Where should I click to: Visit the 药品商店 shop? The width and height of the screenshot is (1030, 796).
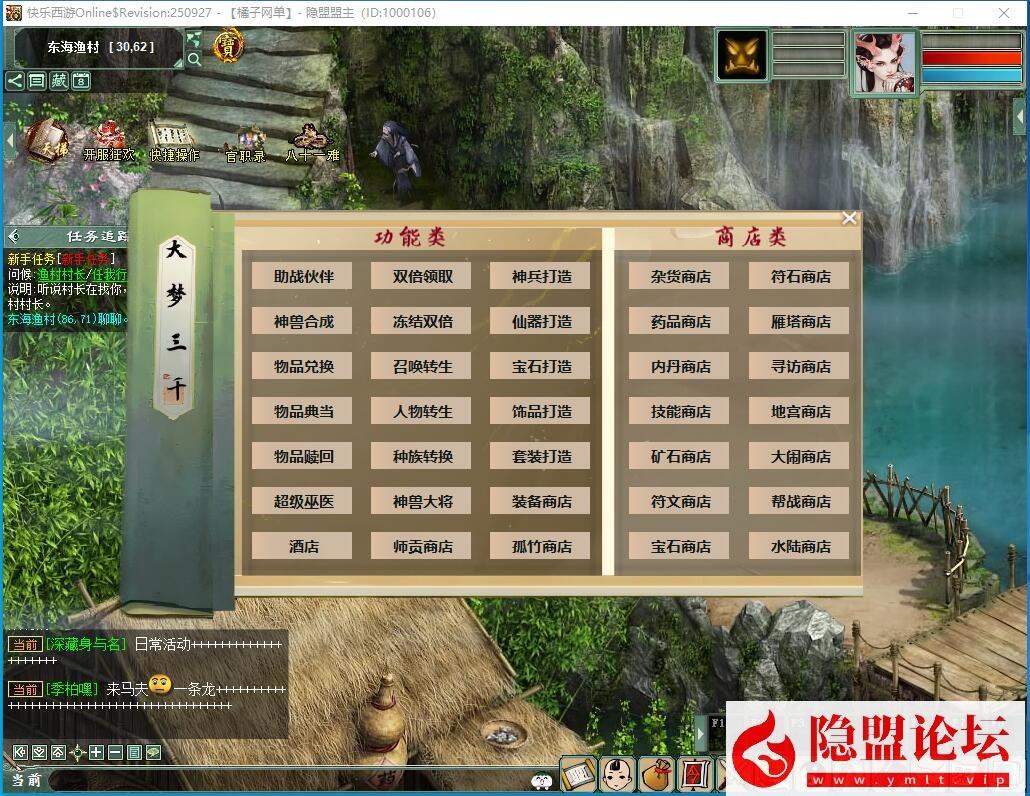(x=680, y=321)
